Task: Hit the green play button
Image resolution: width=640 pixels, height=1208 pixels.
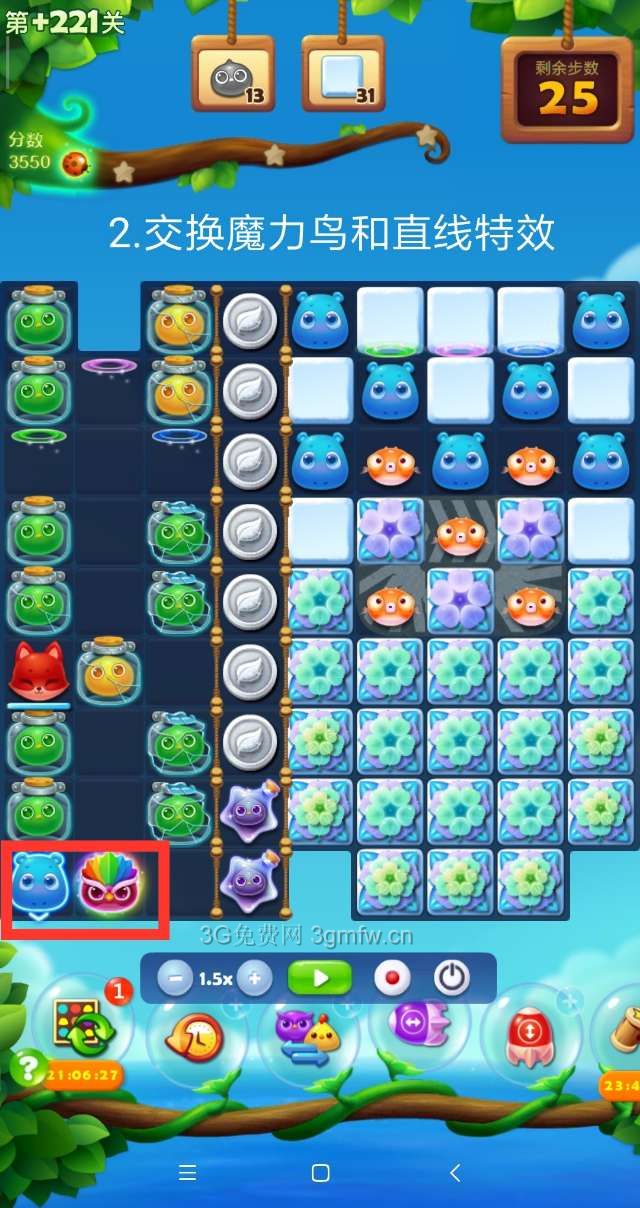Action: (320, 978)
